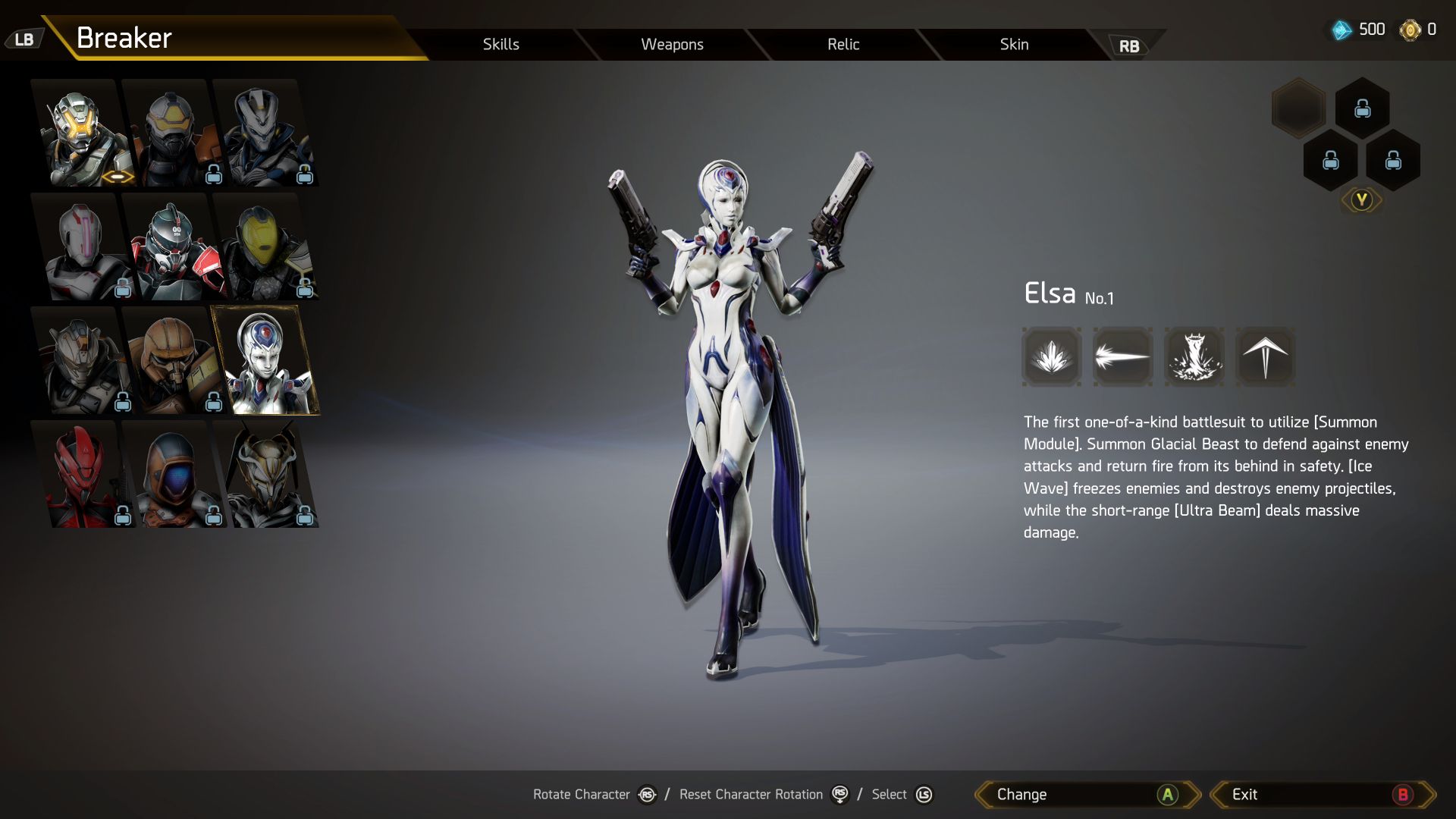This screenshot has height=819, width=1456.
Task: Open the Weapons tab
Action: tap(672, 44)
